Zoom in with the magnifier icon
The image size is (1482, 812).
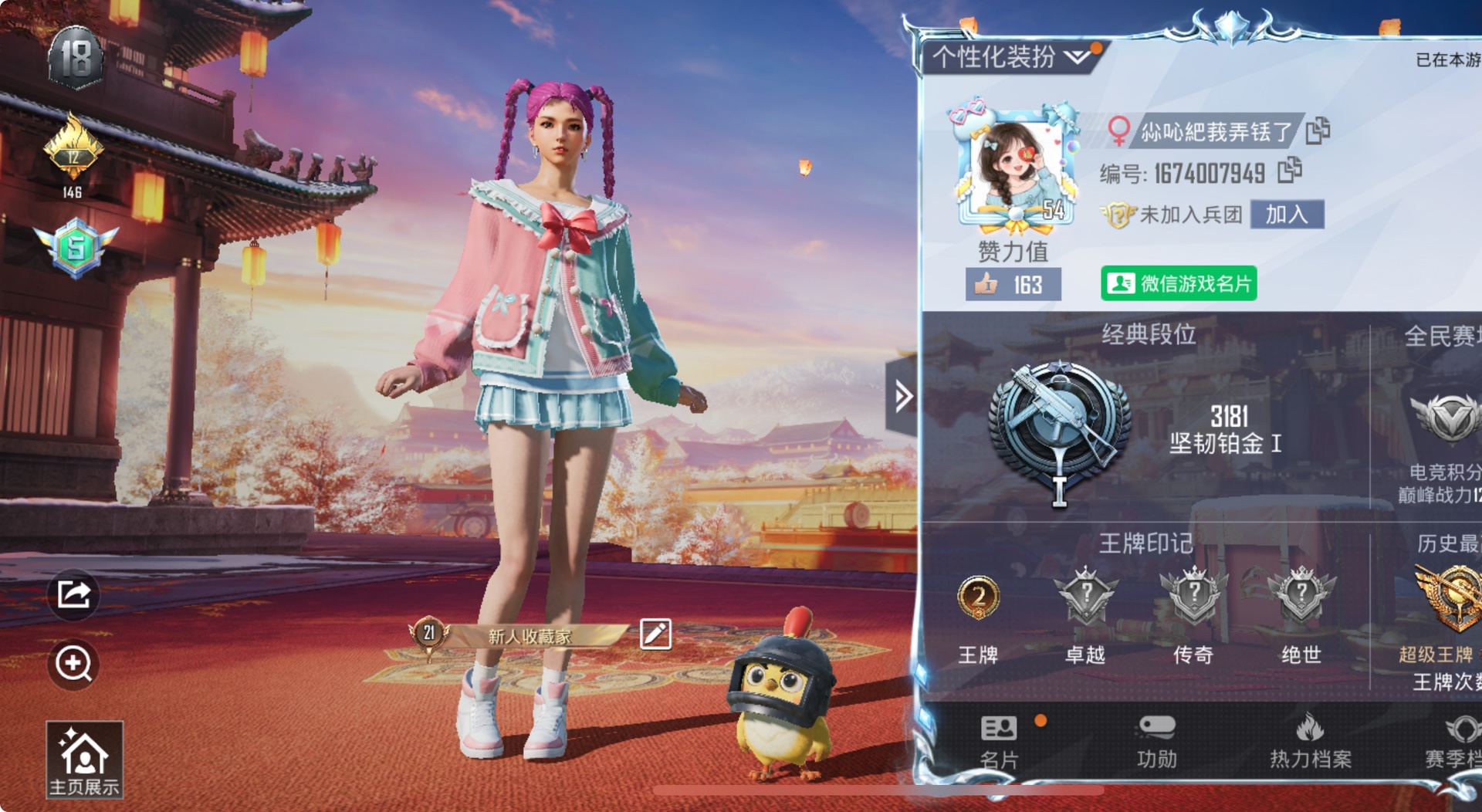73,663
